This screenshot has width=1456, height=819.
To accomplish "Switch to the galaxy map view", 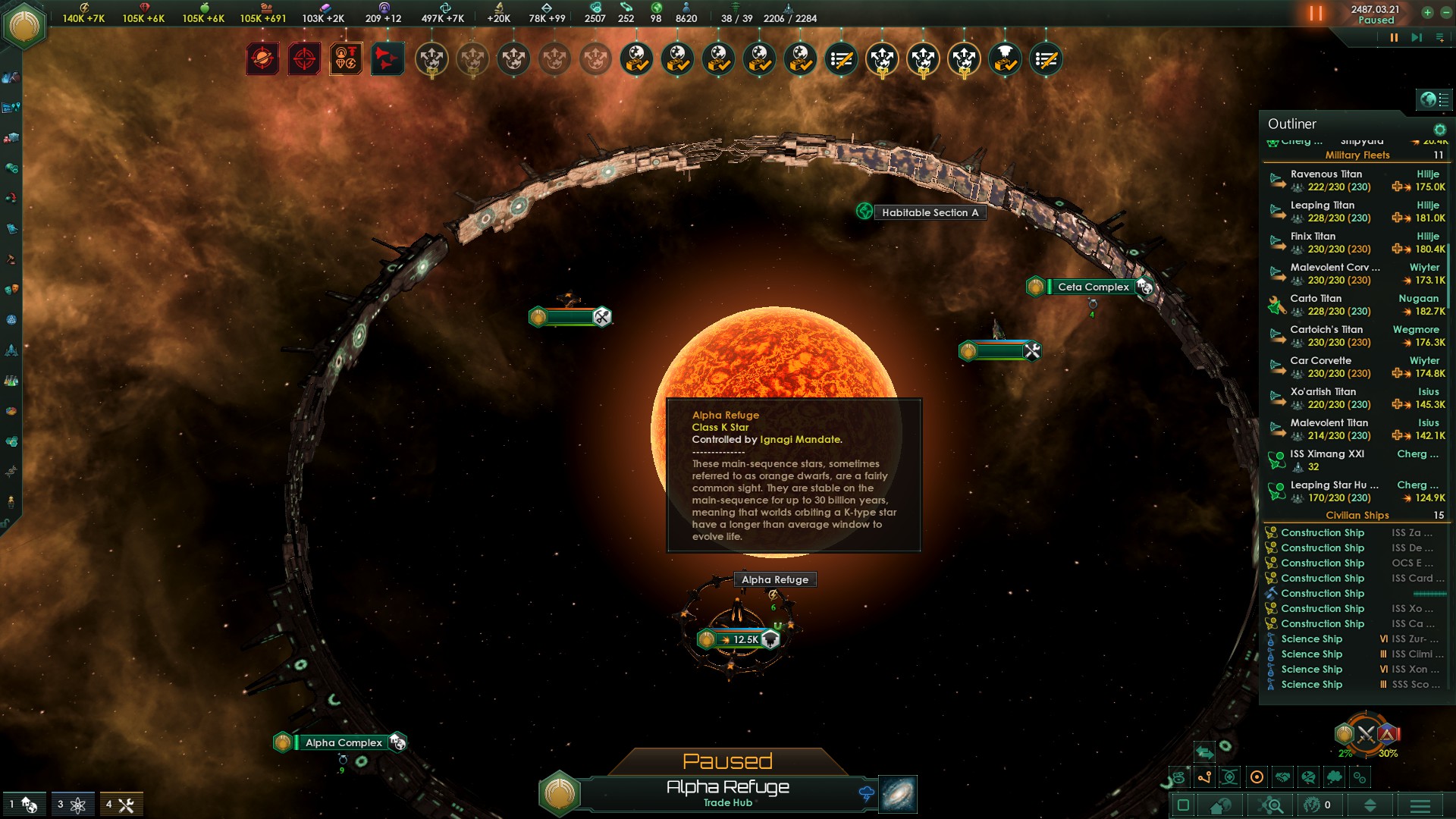I will pyautogui.click(x=898, y=794).
